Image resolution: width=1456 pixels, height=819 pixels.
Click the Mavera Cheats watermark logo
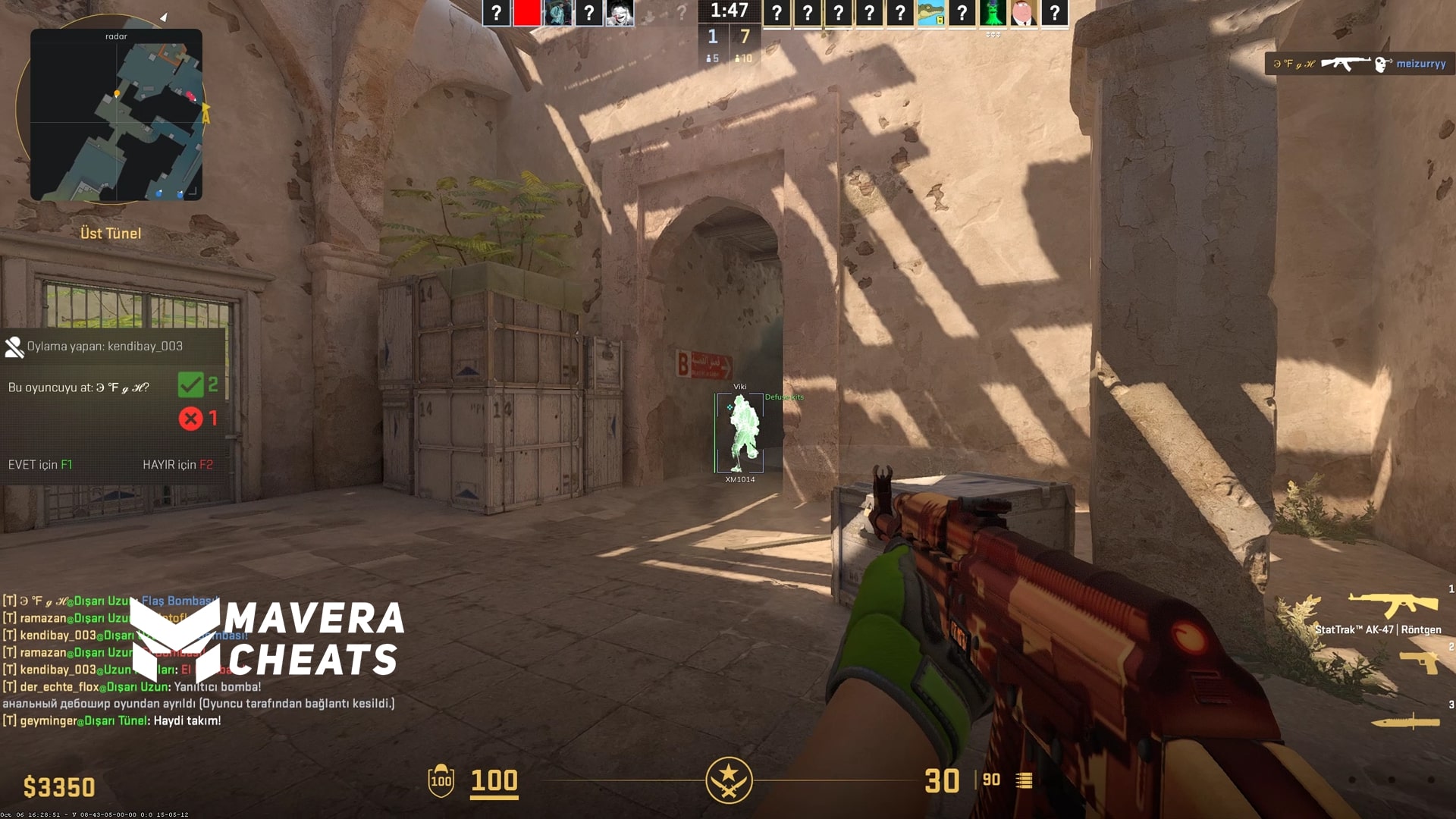point(267,639)
